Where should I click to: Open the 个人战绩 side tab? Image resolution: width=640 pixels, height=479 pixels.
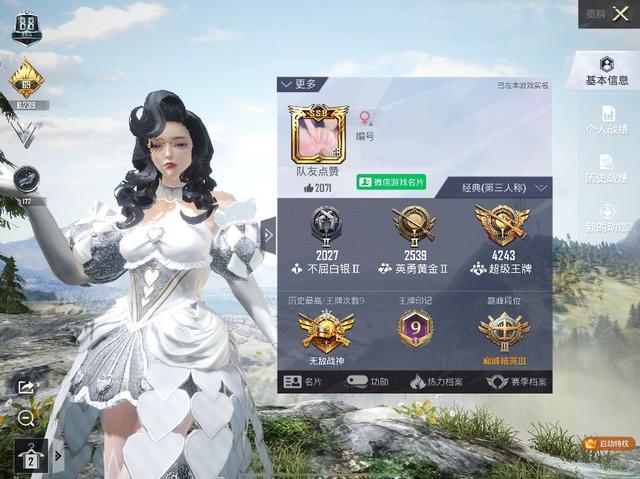pyautogui.click(x=606, y=121)
